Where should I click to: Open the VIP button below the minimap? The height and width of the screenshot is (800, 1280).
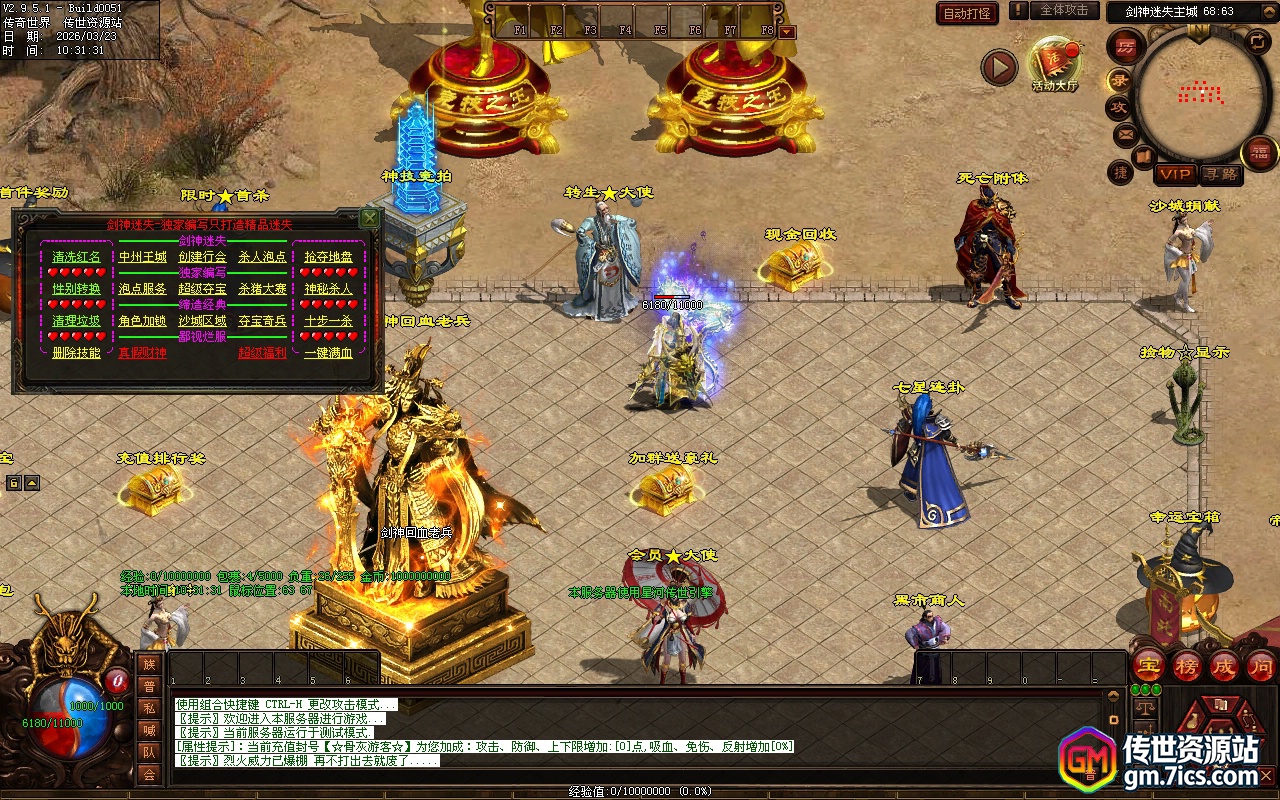pos(1175,174)
